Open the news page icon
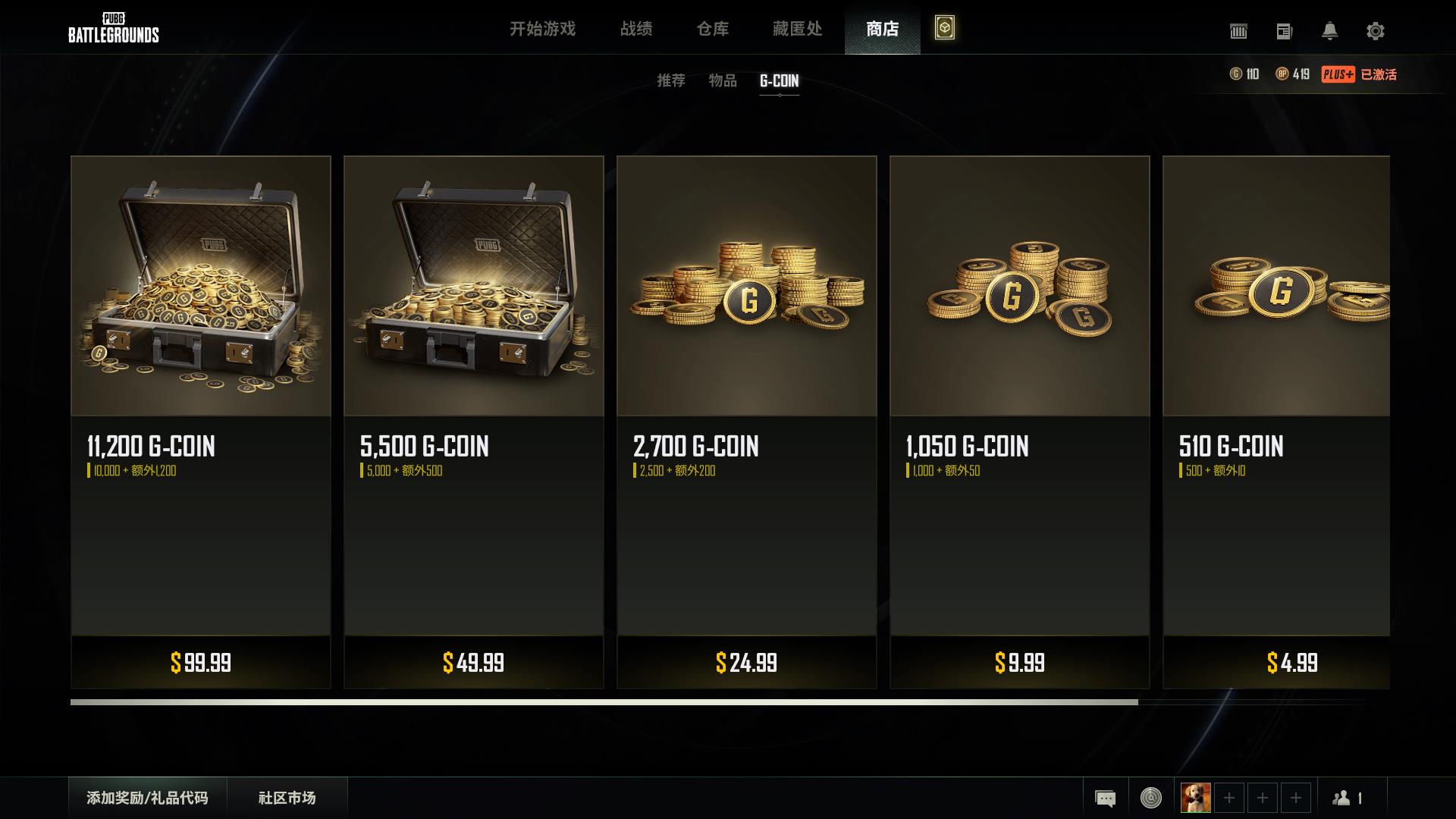 [1284, 31]
